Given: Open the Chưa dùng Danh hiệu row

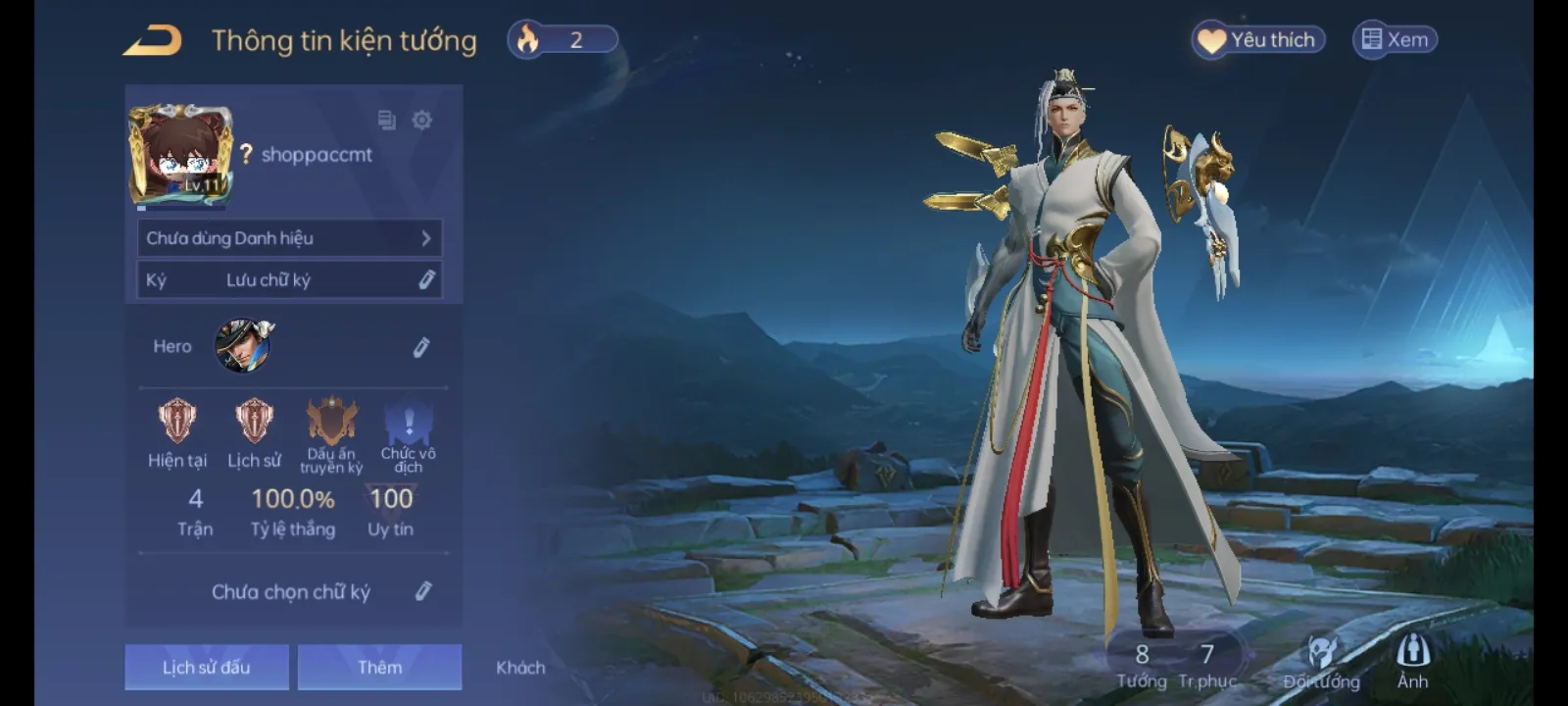Looking at the screenshot, I should (x=289, y=238).
